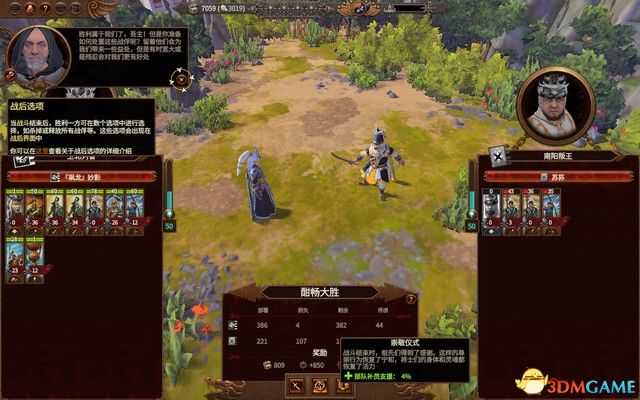
Task: Select the player army banner 妙影
Action: click(x=82, y=176)
